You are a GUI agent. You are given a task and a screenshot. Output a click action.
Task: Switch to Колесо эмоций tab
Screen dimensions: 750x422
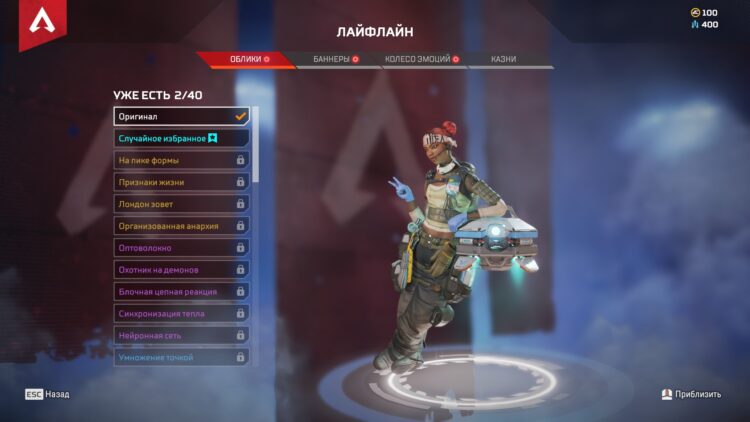pos(421,59)
